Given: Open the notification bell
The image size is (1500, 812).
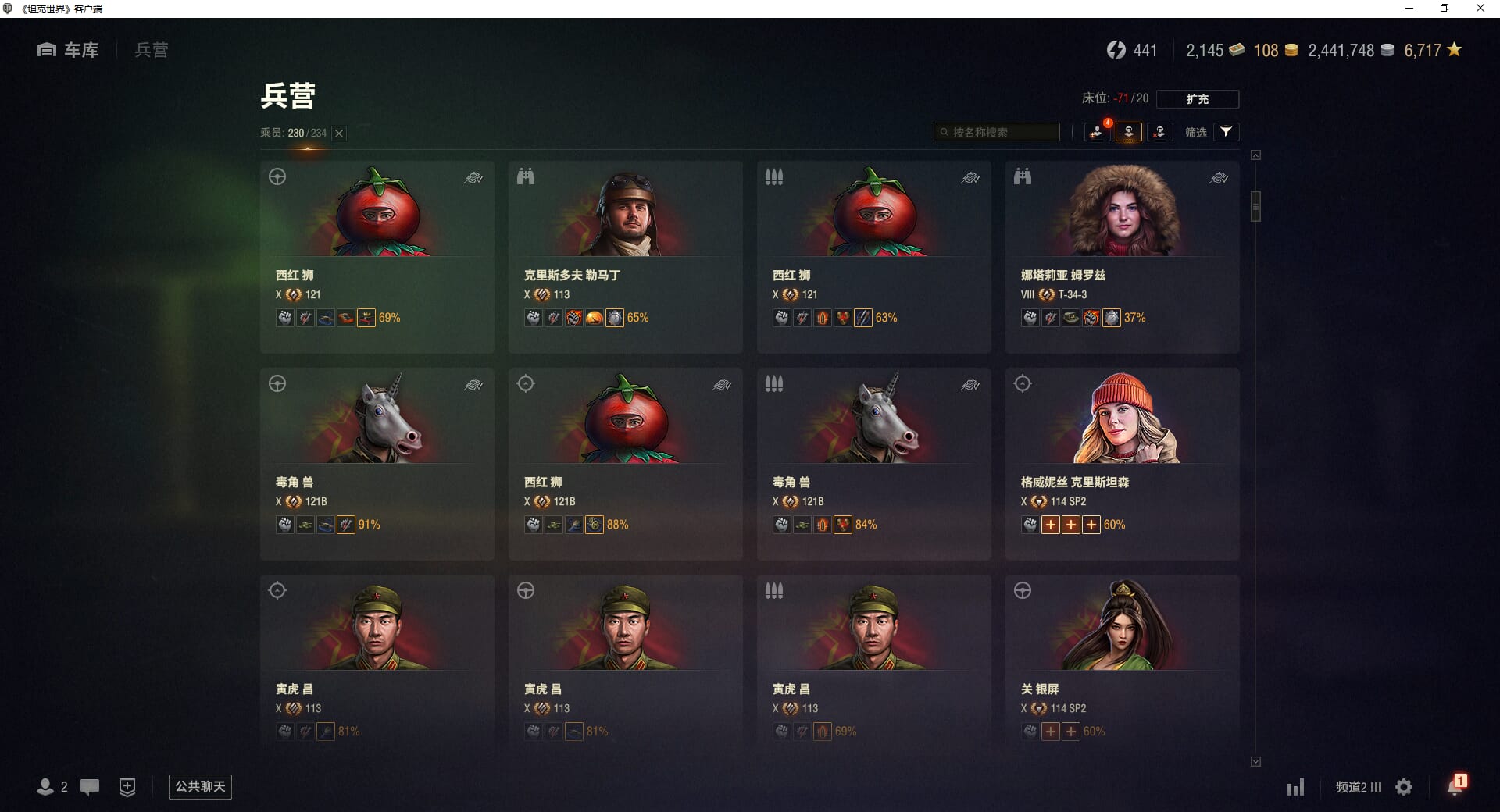Looking at the screenshot, I should tap(1455, 786).
